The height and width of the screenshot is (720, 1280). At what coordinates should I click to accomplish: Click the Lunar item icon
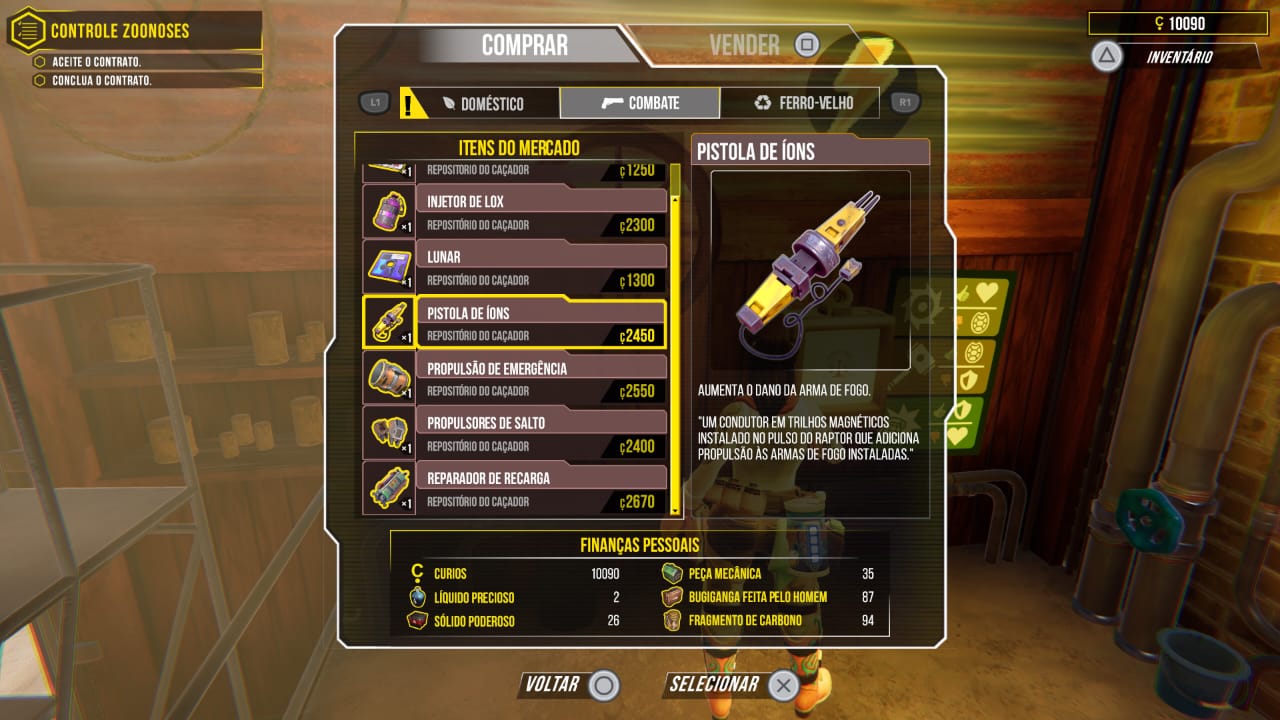[x=388, y=266]
